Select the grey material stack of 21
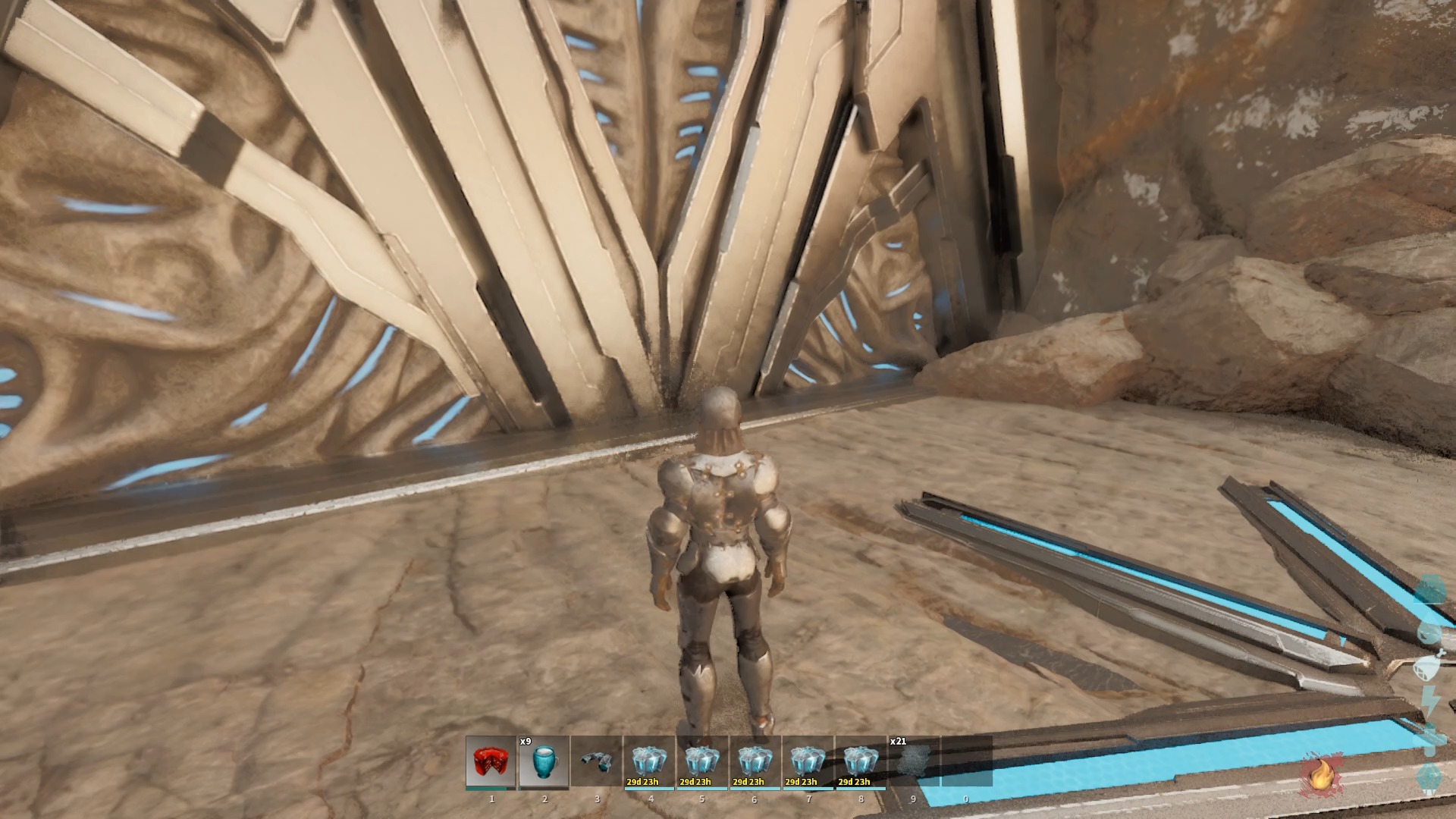Screen dimensions: 1456x819 pos(914,762)
